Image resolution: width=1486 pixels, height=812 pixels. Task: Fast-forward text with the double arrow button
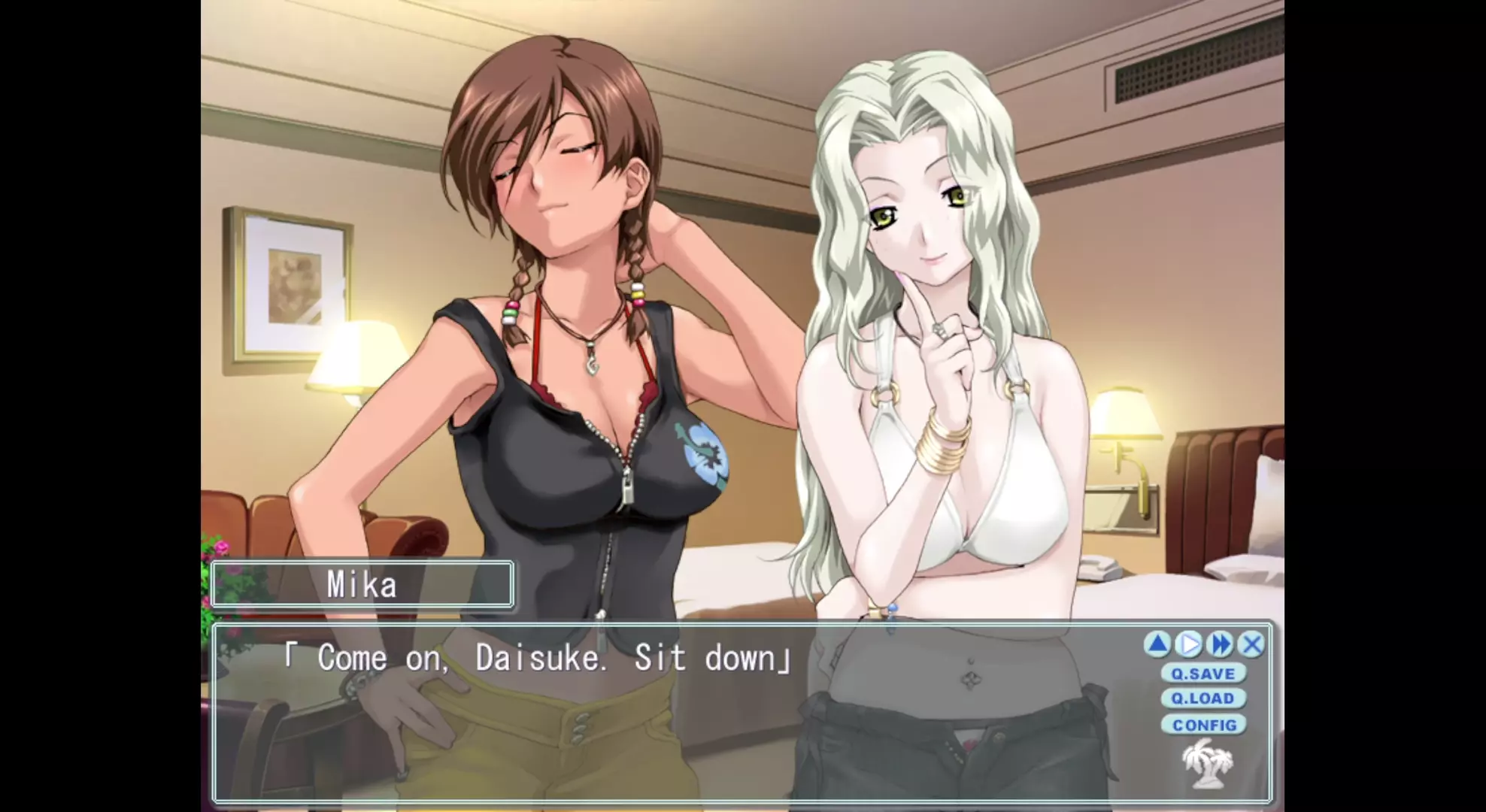pos(1221,644)
